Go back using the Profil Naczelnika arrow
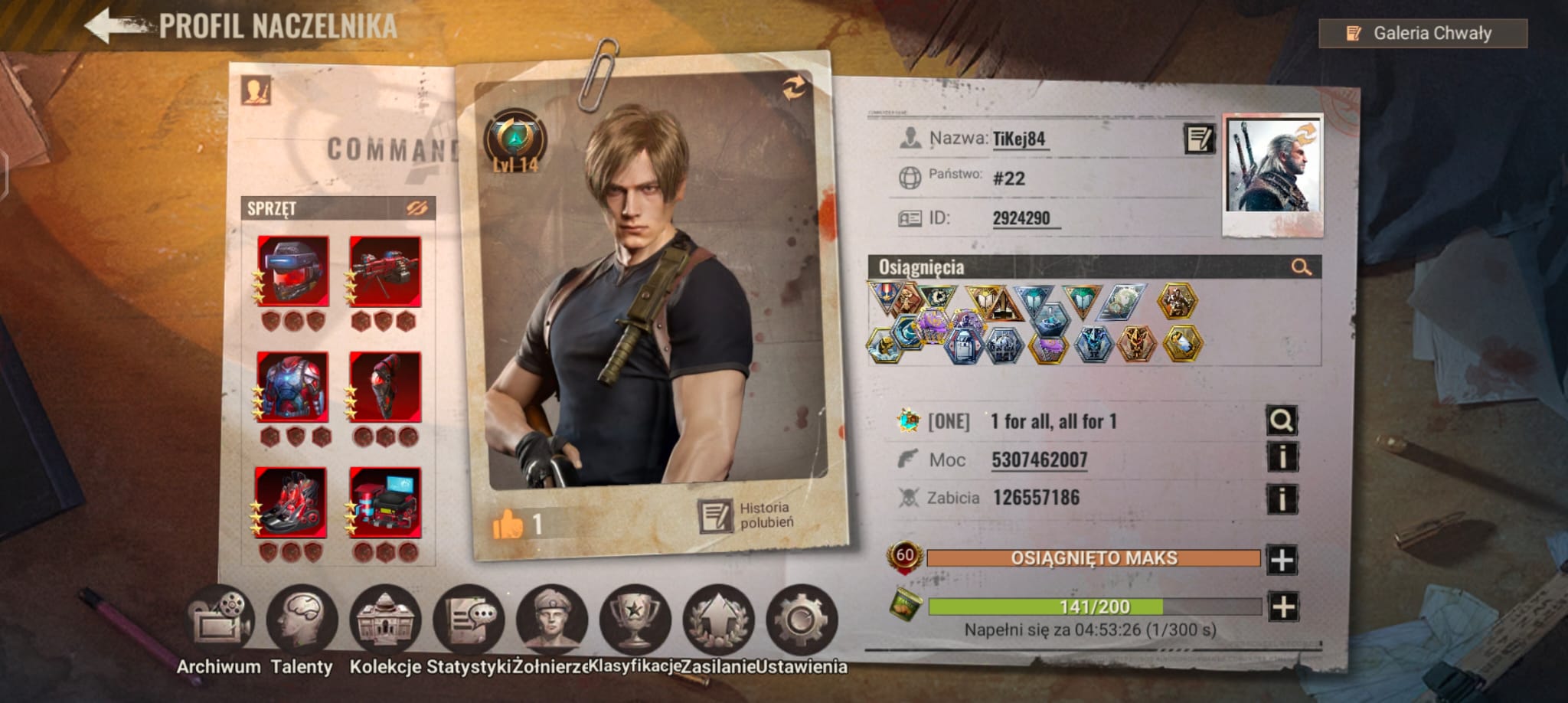 pyautogui.click(x=115, y=26)
